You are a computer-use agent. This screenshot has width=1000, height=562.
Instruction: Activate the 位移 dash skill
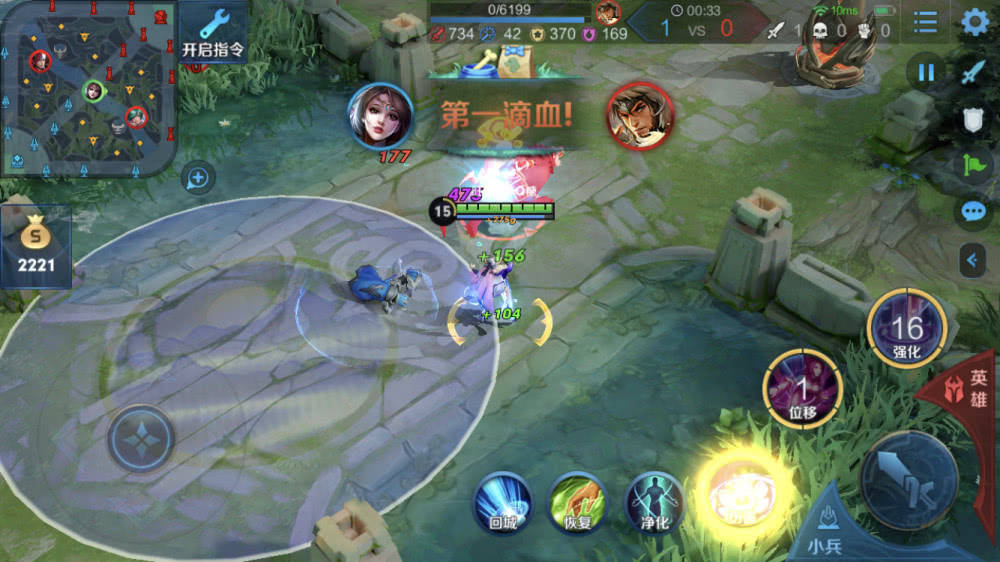[x=802, y=389]
